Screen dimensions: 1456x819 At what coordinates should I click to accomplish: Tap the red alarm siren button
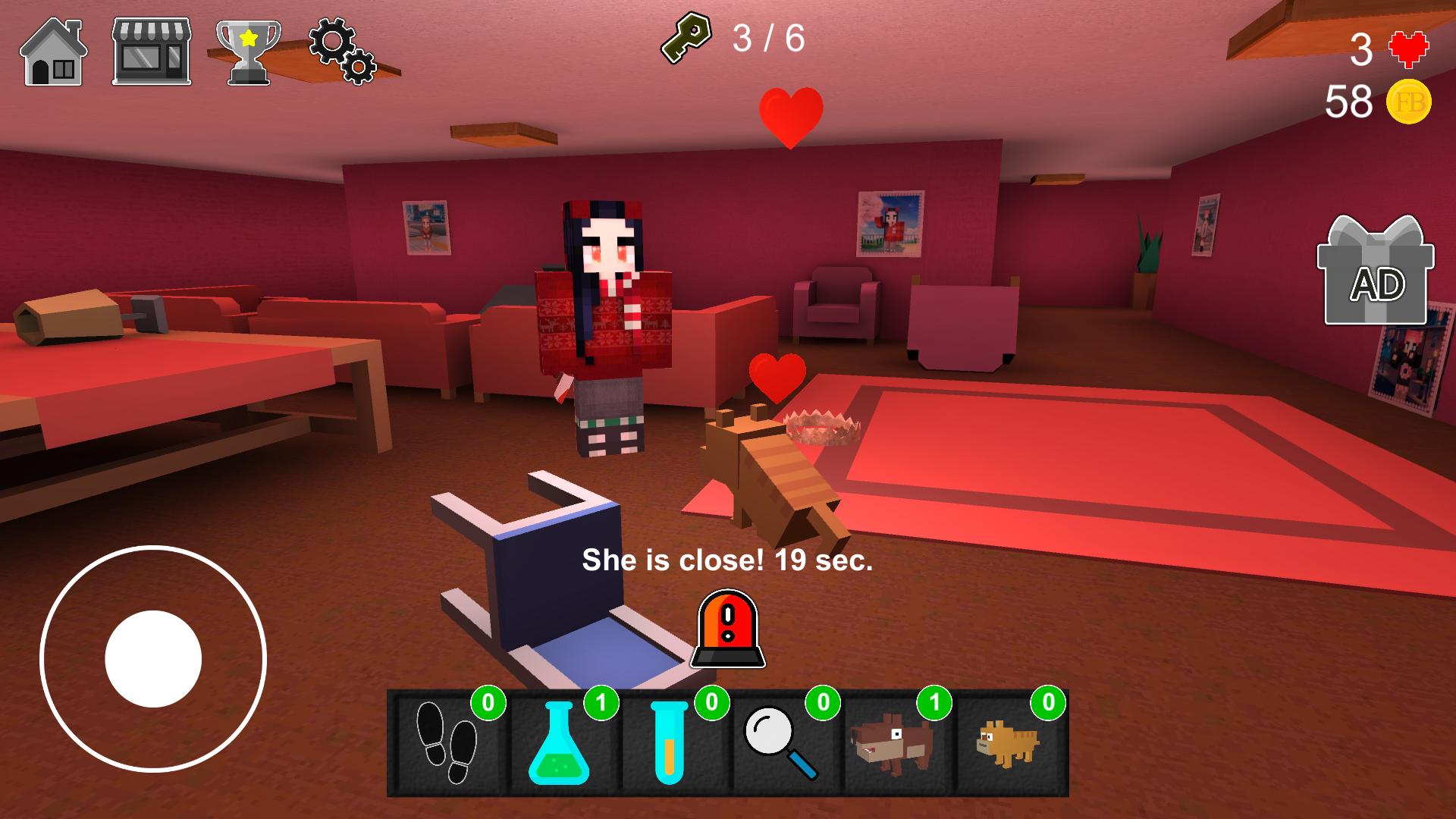click(728, 629)
